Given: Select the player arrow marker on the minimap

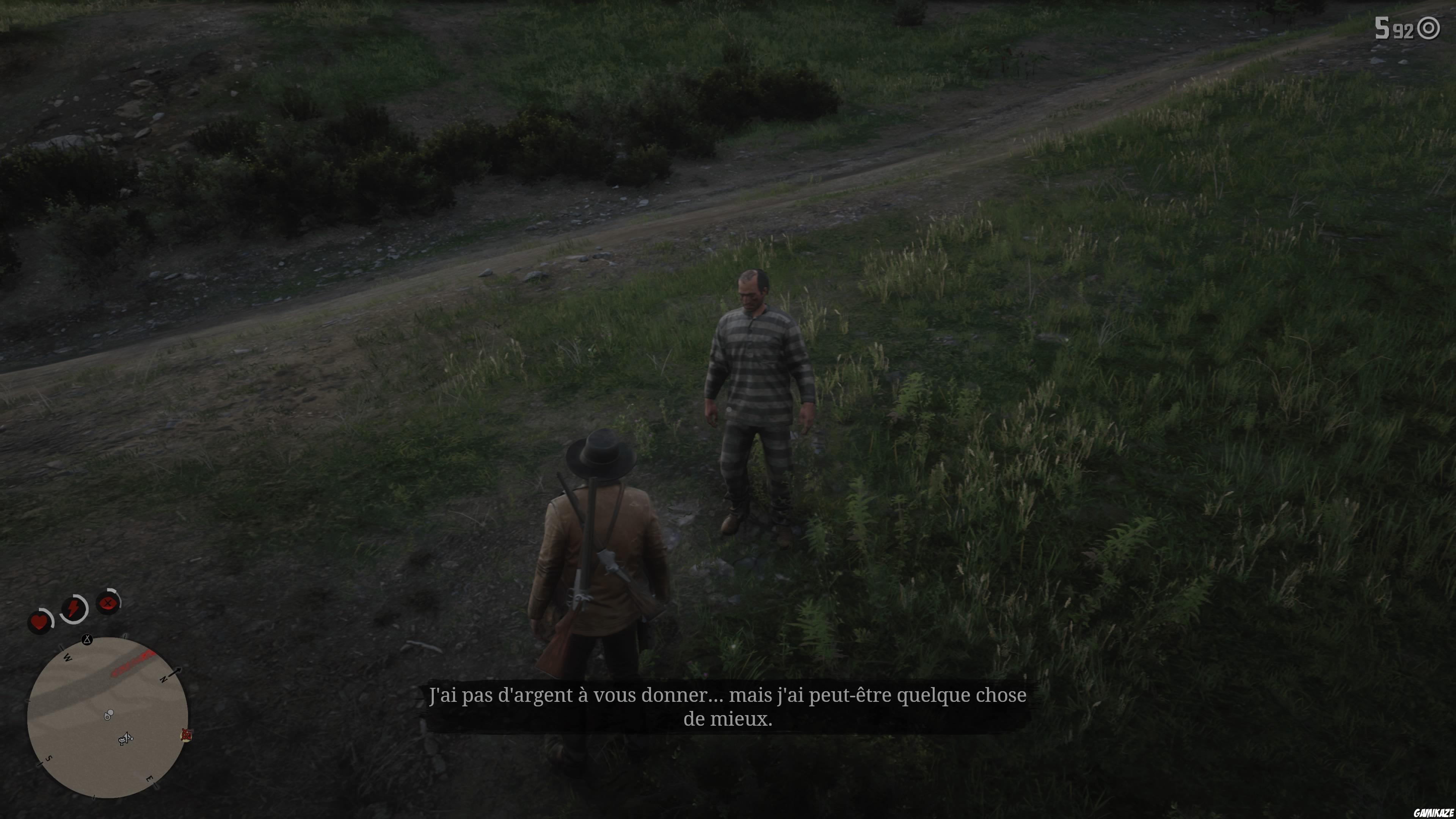Looking at the screenshot, I should coord(127,738).
